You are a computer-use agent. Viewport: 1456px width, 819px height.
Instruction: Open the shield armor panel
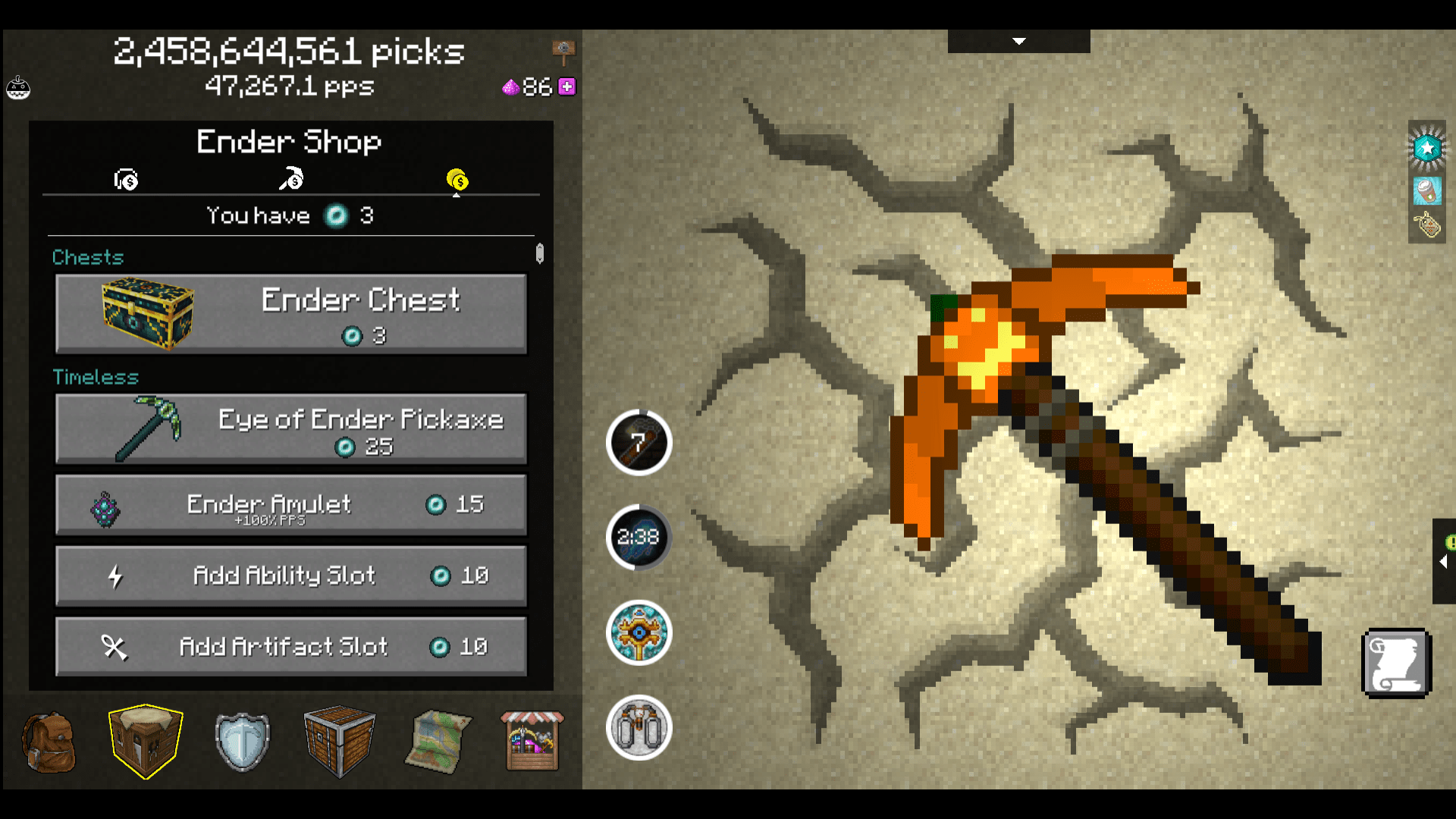[x=241, y=739]
